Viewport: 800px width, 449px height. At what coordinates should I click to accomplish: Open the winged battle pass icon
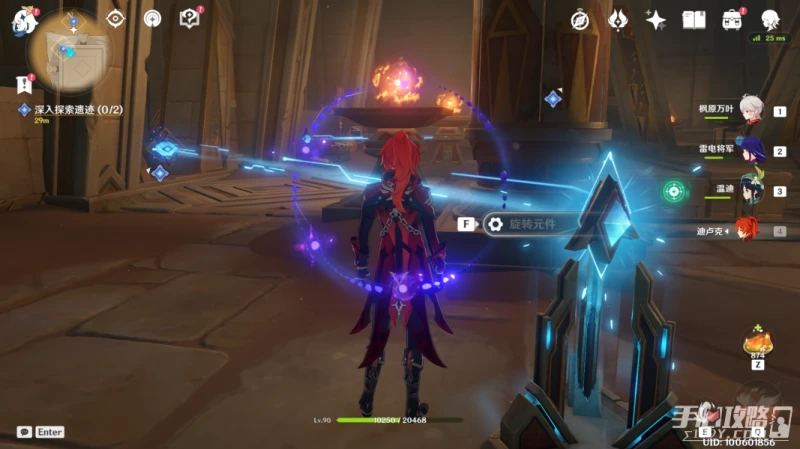(x=618, y=19)
